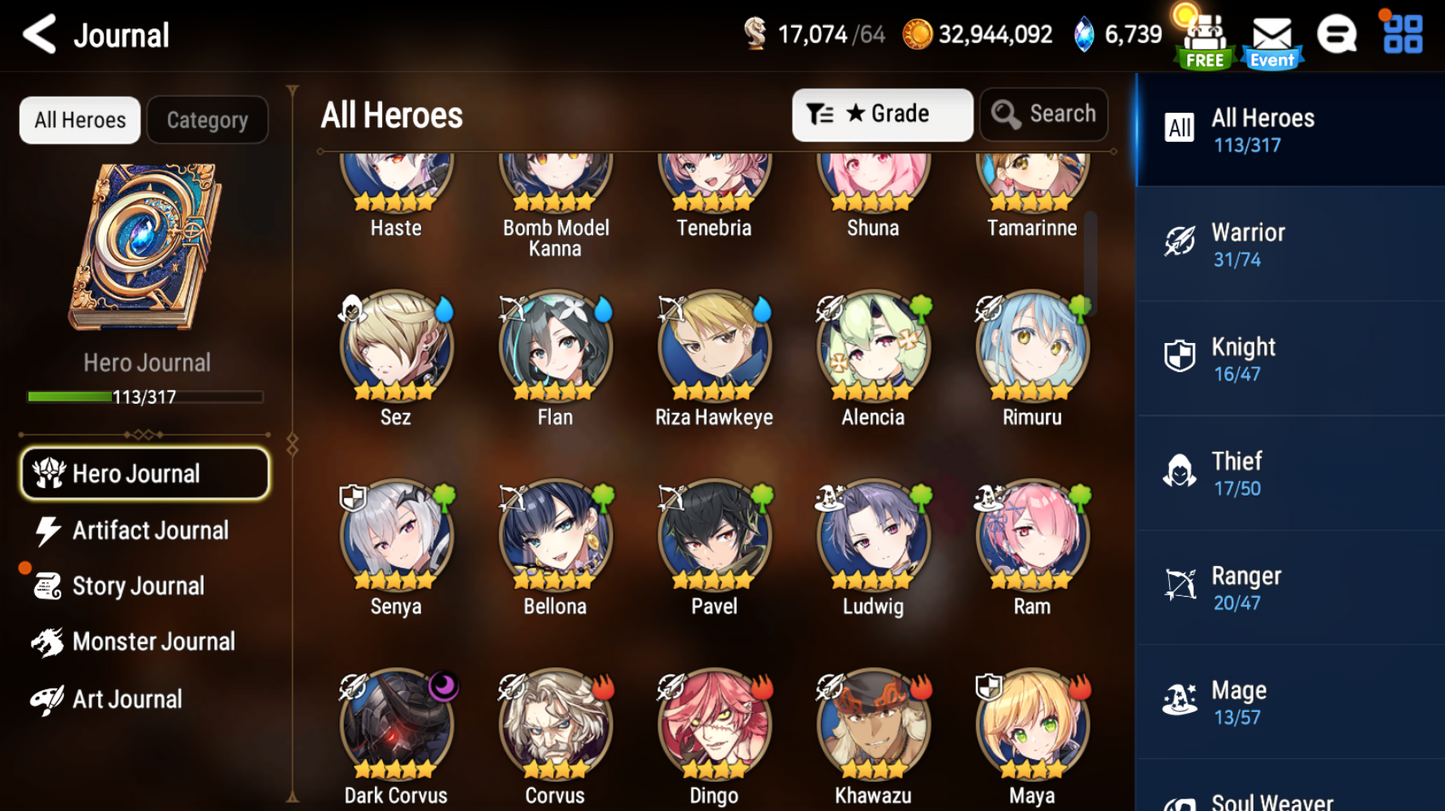
Task: Open the Grade sort filter
Action: point(881,114)
